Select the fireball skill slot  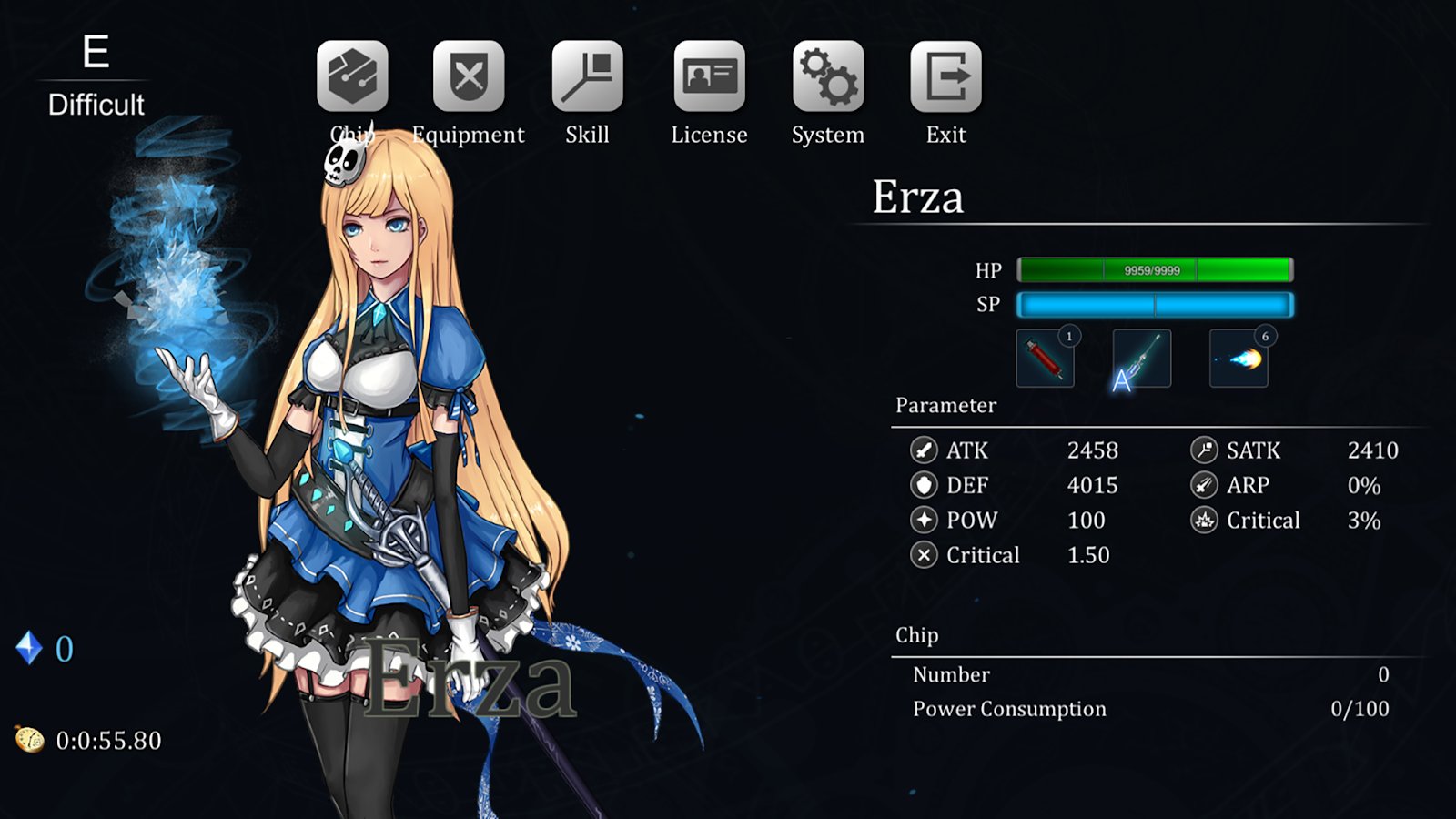1239,359
